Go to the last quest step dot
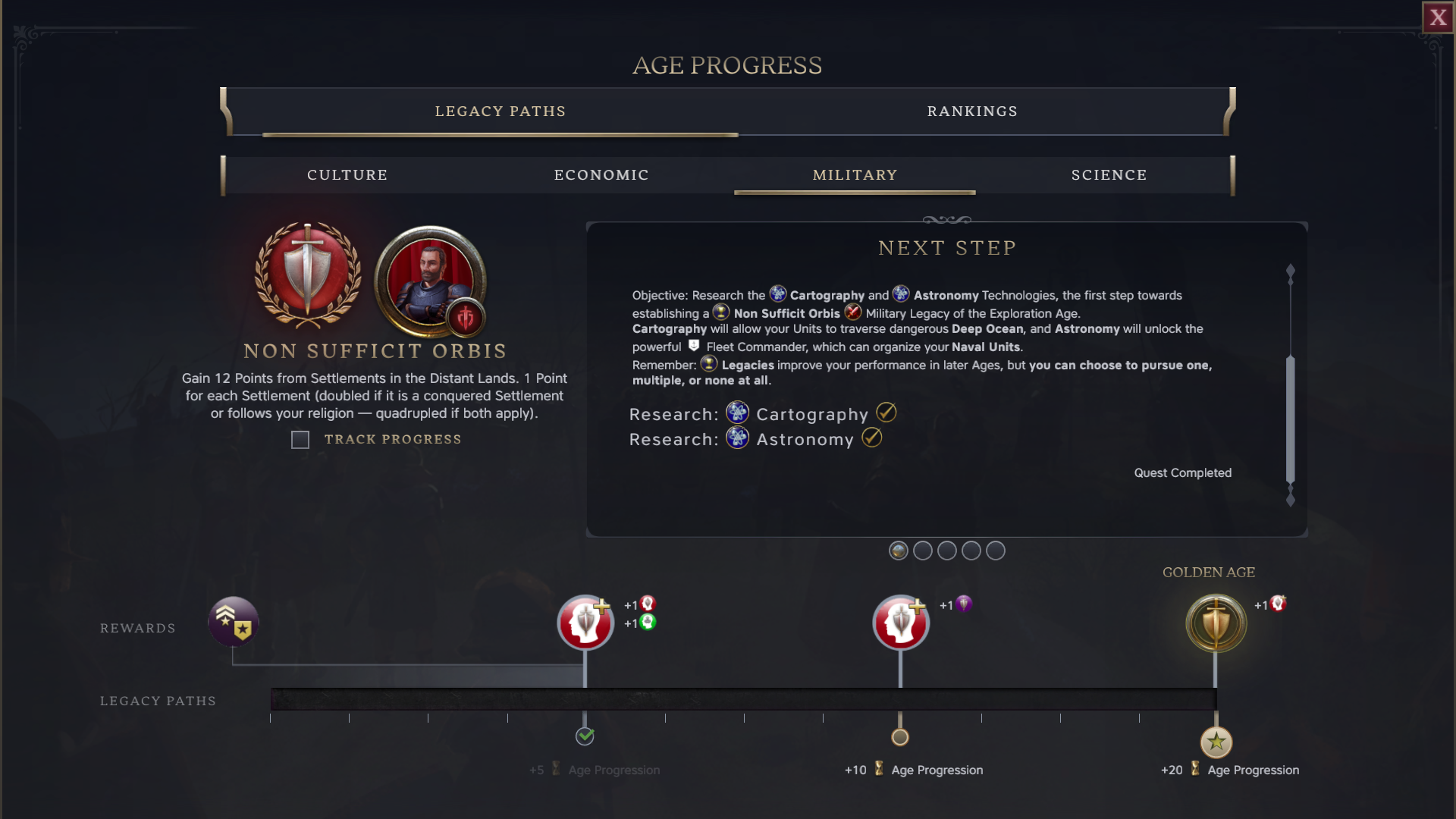The height and width of the screenshot is (819, 1456). 995,551
